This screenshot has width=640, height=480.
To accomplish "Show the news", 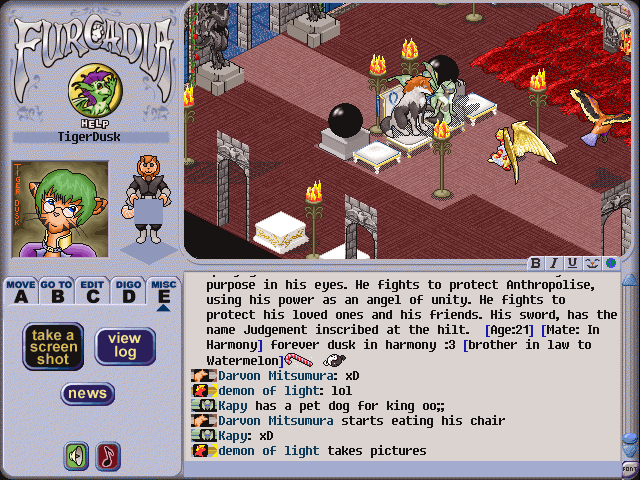I will pos(87,394).
